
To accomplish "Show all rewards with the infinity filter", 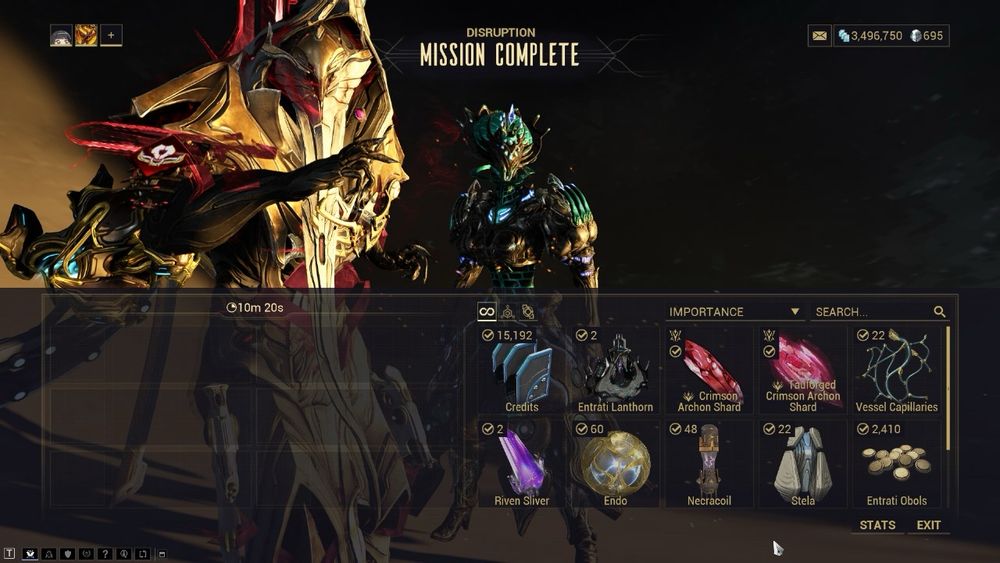I will pyautogui.click(x=487, y=312).
